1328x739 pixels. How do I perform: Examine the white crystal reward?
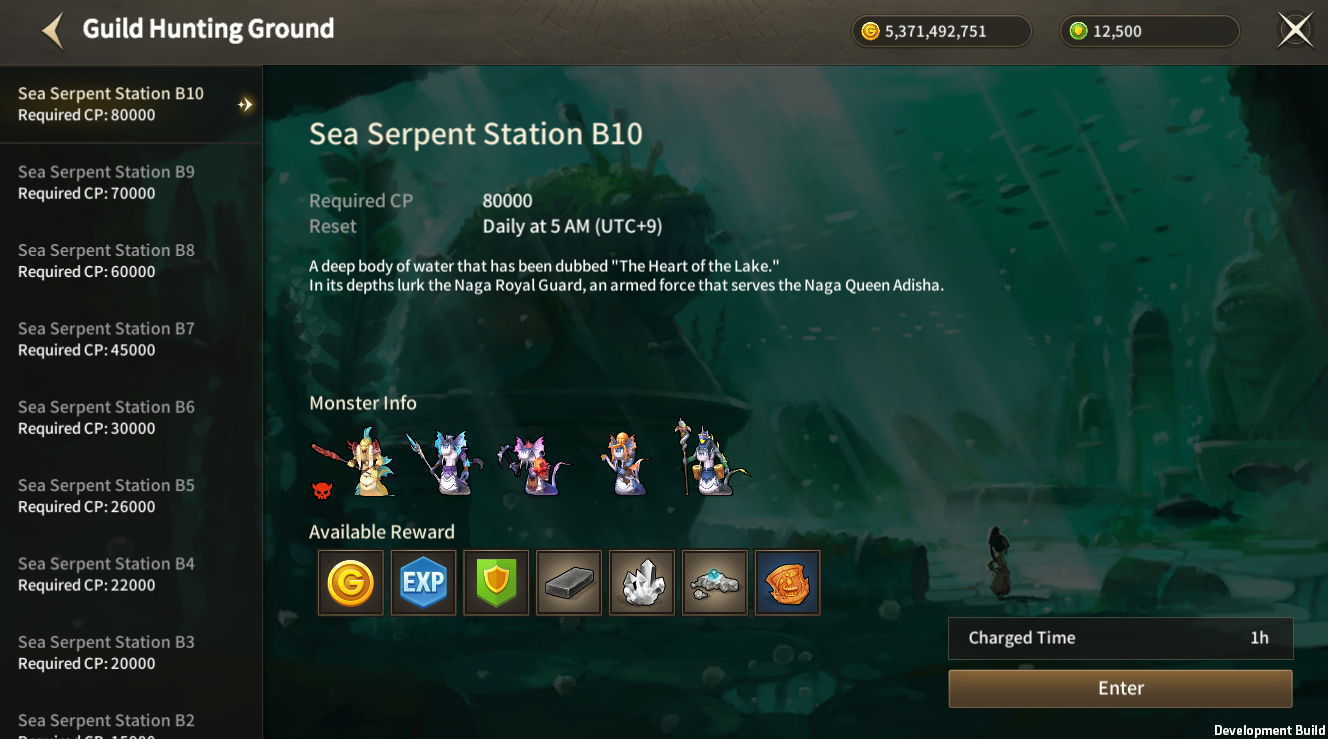(x=642, y=582)
